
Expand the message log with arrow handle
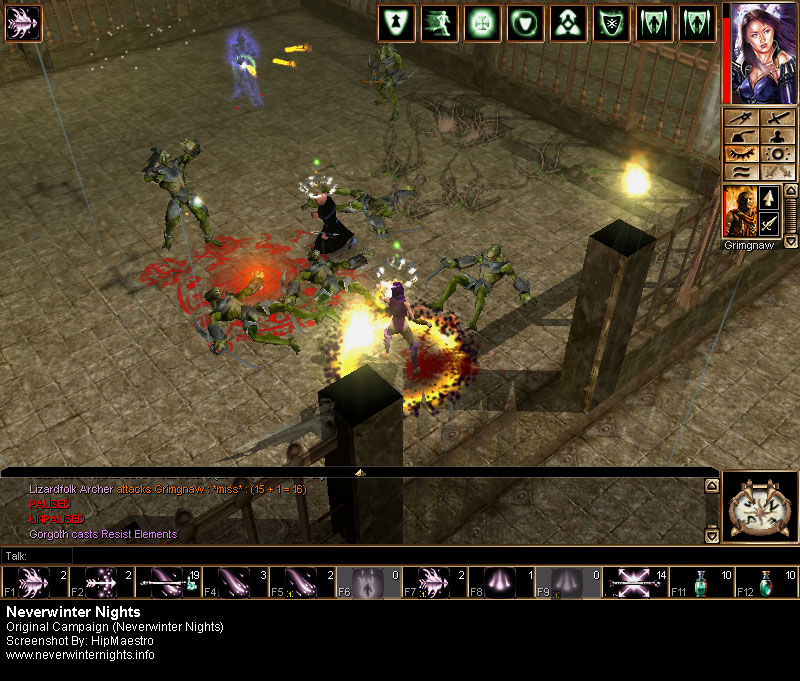360,471
